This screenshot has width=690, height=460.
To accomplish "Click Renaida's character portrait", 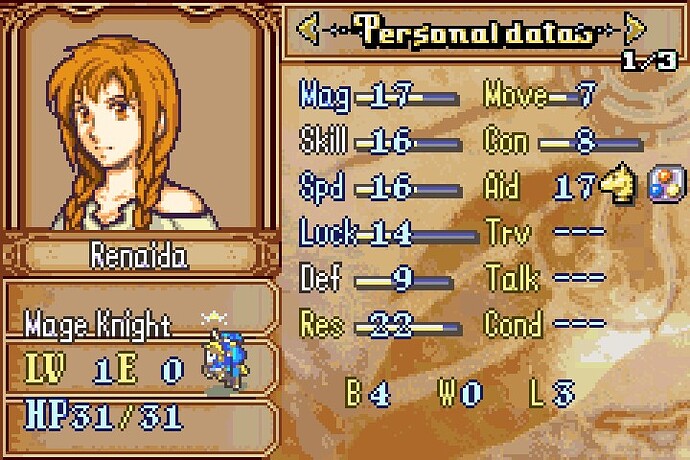I will 140,120.
